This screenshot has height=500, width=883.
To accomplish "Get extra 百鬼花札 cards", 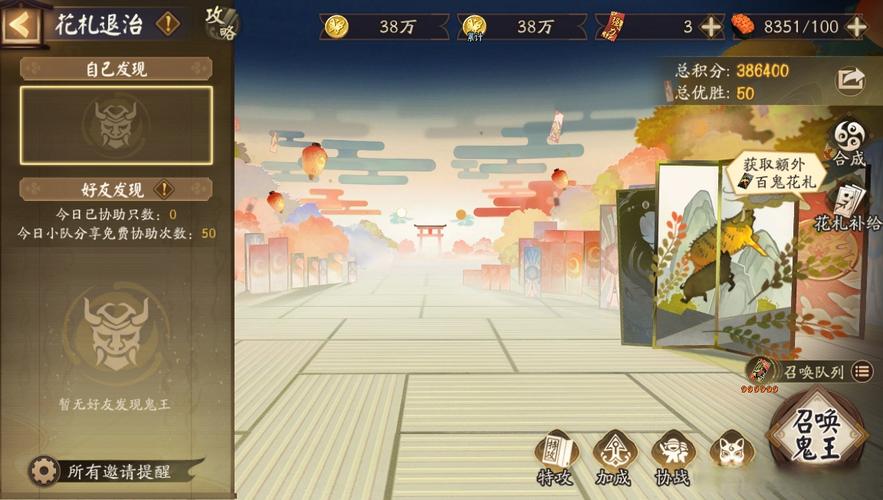I will pyautogui.click(x=776, y=172).
